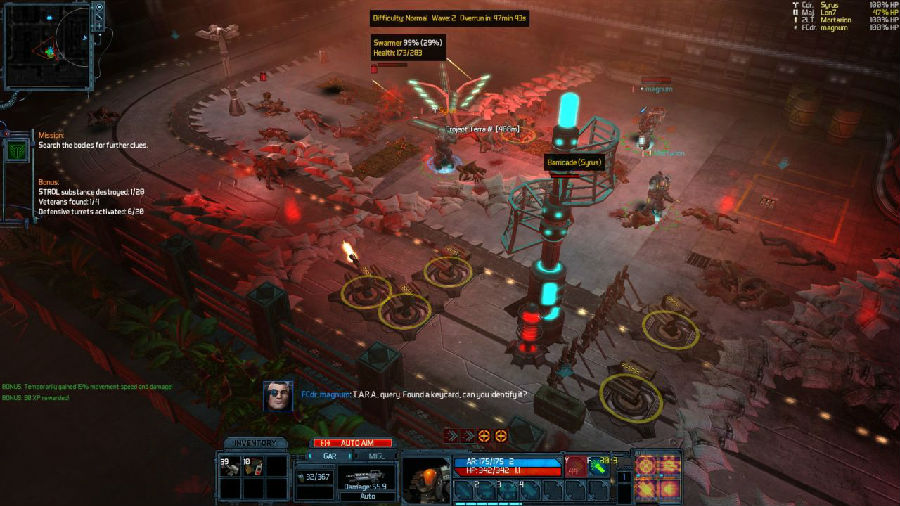Click the orange grid panel beside the ability bar

657,476
